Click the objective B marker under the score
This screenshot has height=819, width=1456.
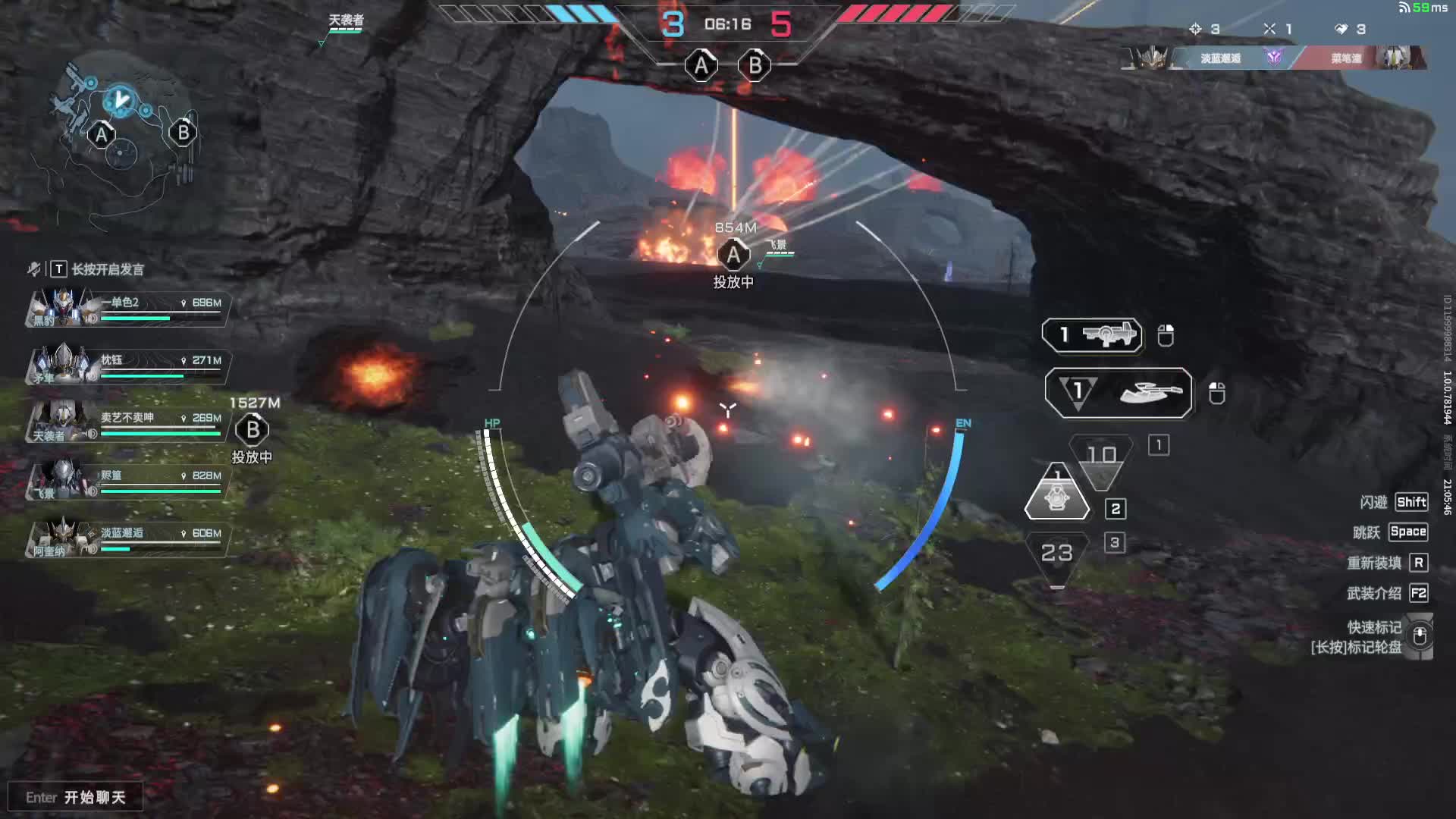pos(755,66)
